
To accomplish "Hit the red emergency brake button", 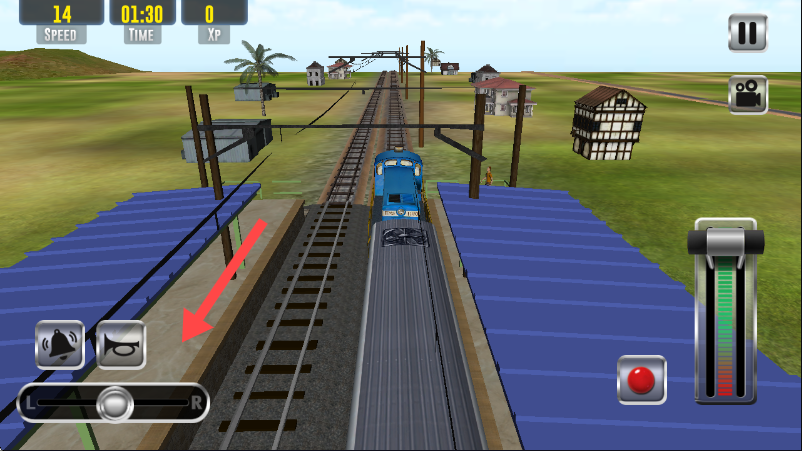I will click(x=641, y=380).
